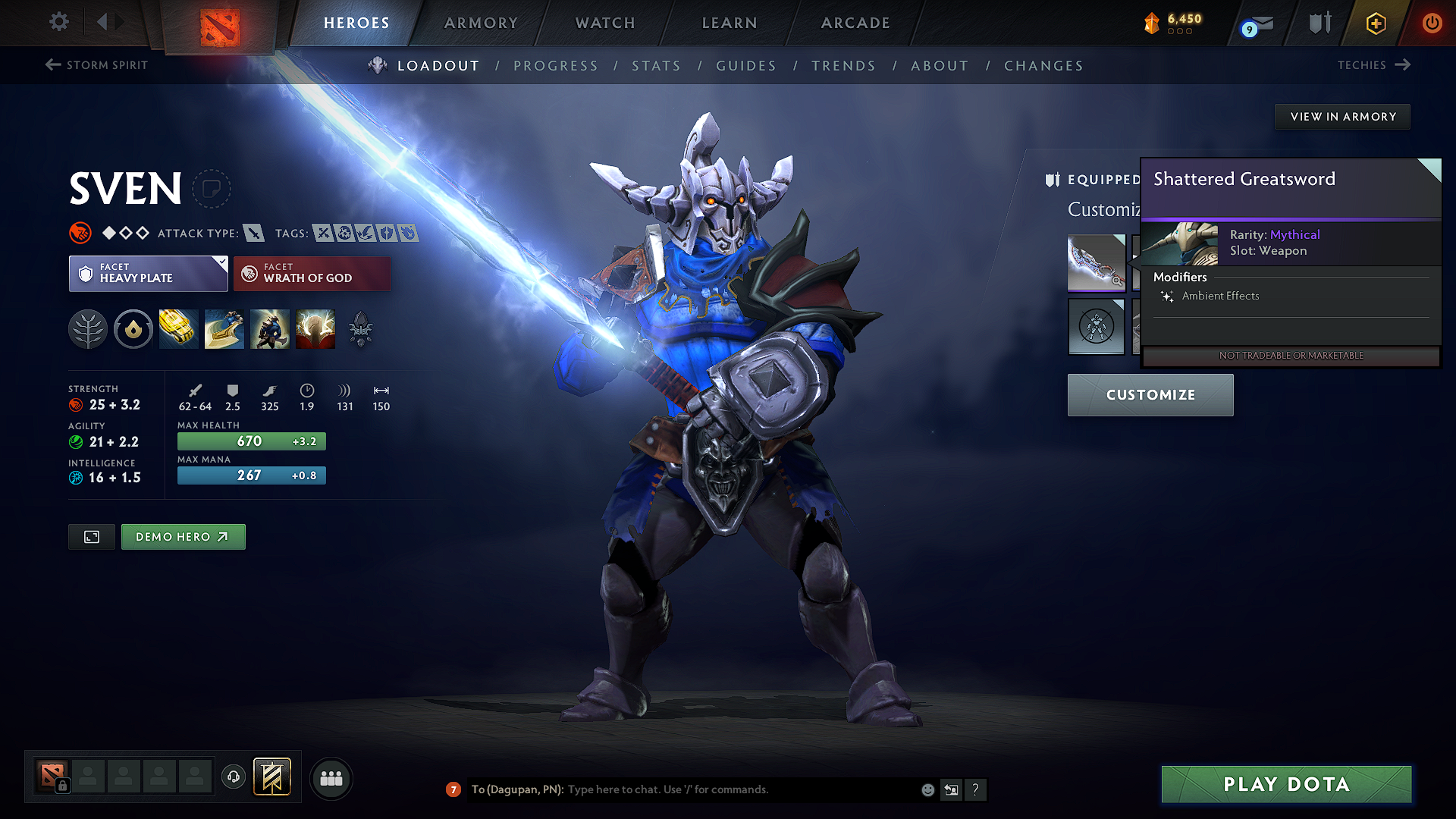The height and width of the screenshot is (819, 1456).
Task: Open the chat emoticon picker
Action: [927, 789]
